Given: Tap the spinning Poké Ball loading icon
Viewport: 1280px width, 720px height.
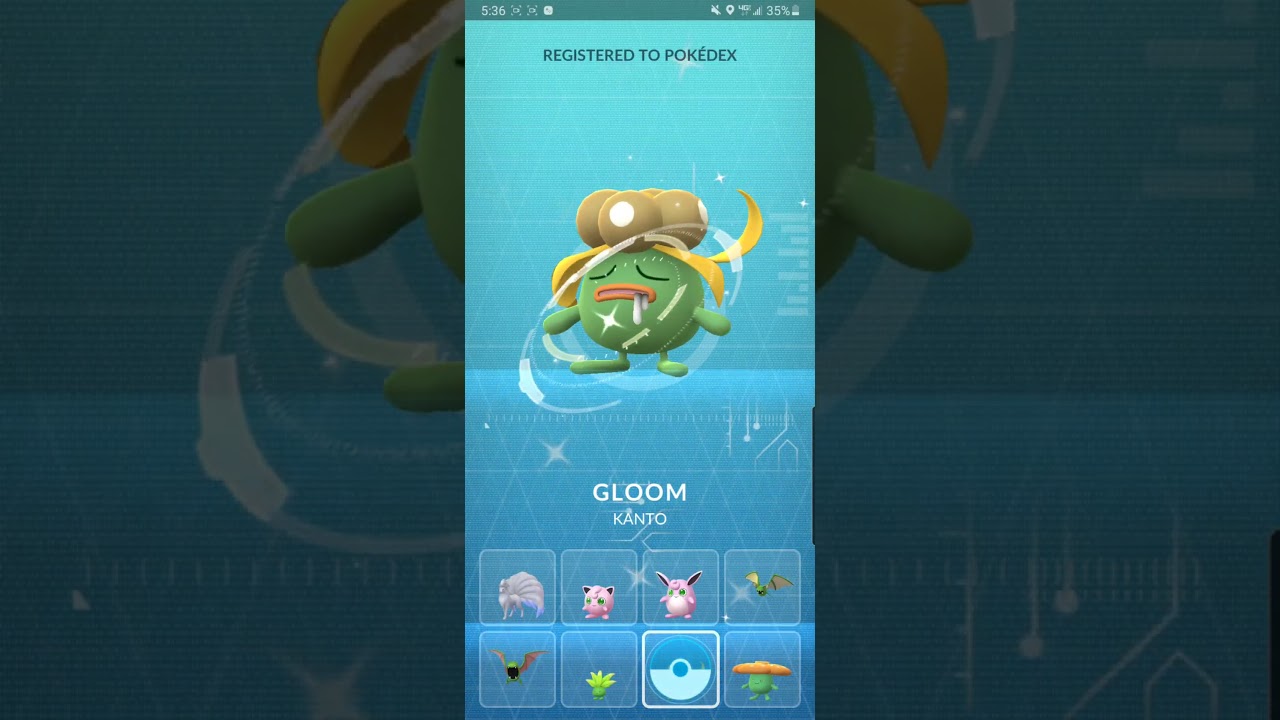Looking at the screenshot, I should pyautogui.click(x=681, y=668).
